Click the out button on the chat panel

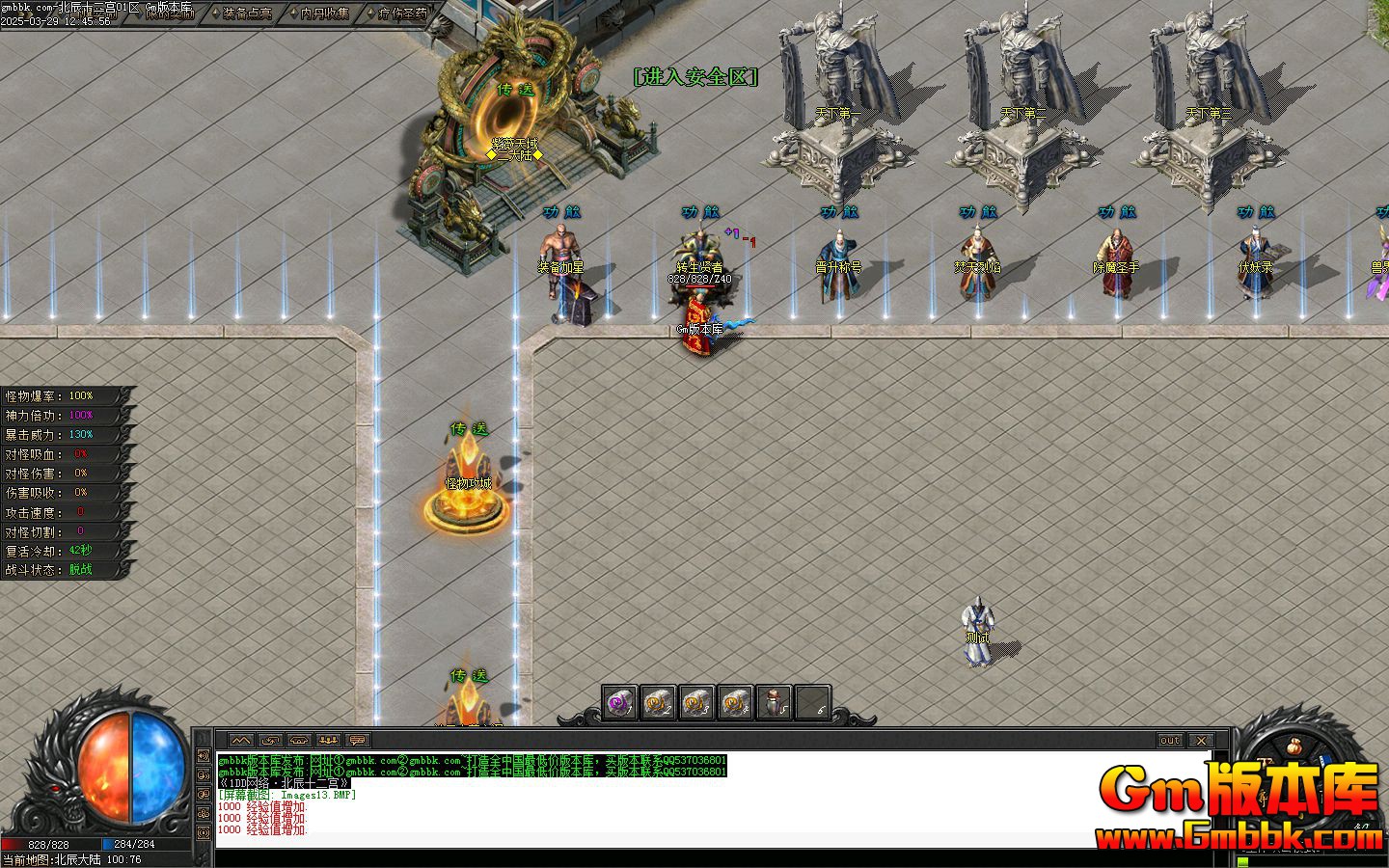coord(1168,741)
